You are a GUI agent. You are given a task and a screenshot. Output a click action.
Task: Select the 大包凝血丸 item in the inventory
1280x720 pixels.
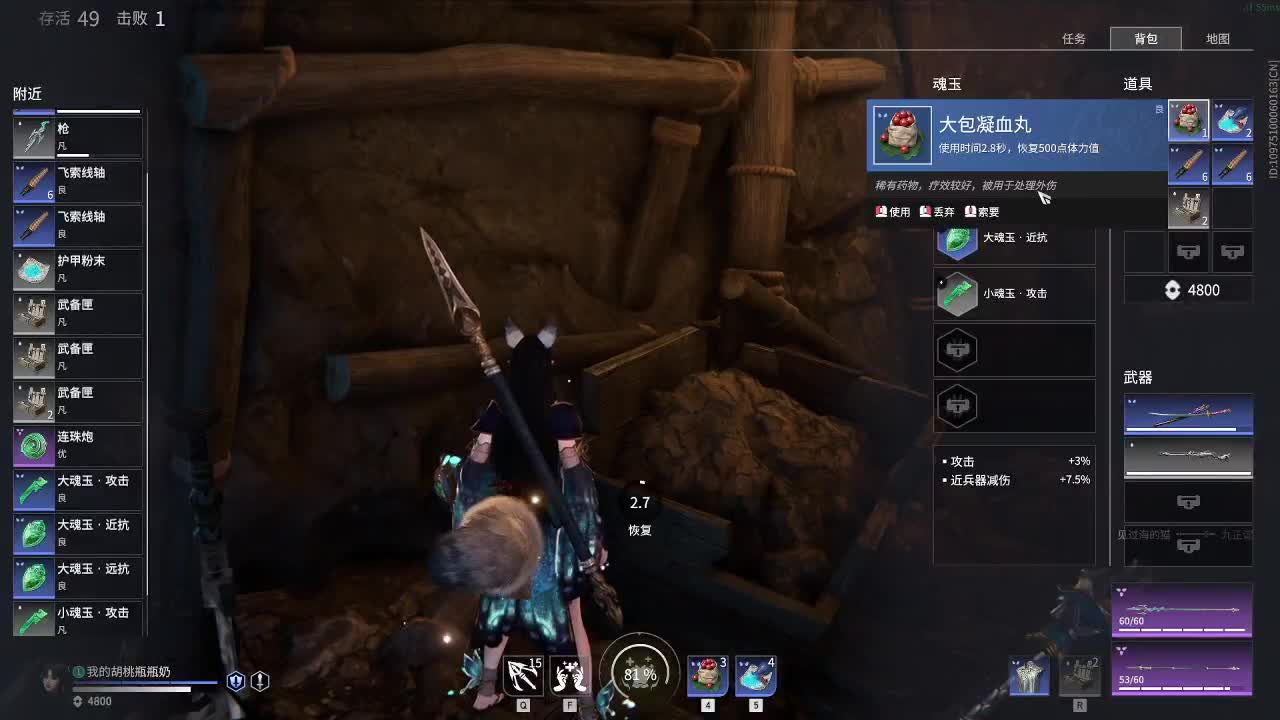[1187, 119]
